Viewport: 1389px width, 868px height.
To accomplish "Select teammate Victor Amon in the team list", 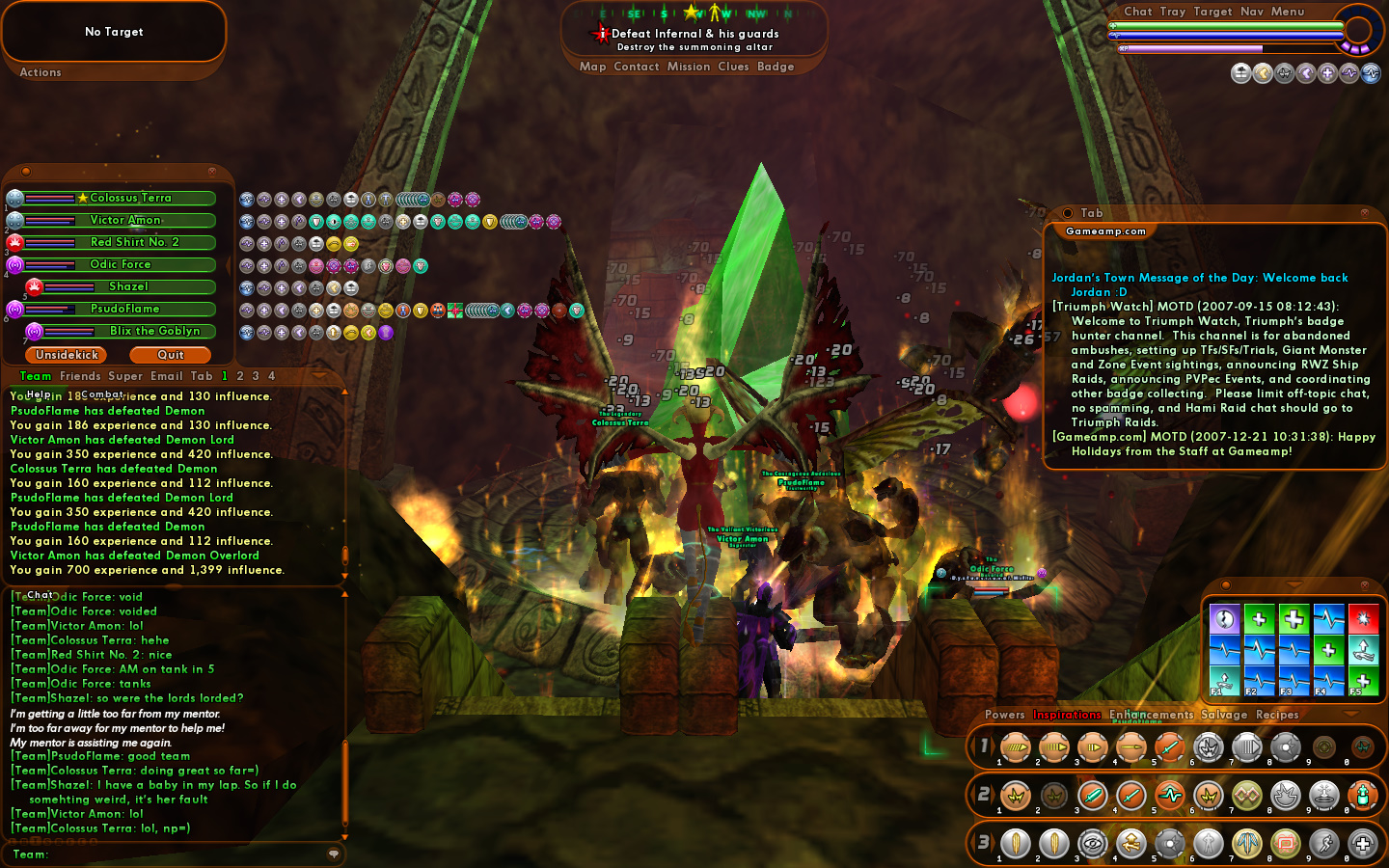I will pos(125,220).
